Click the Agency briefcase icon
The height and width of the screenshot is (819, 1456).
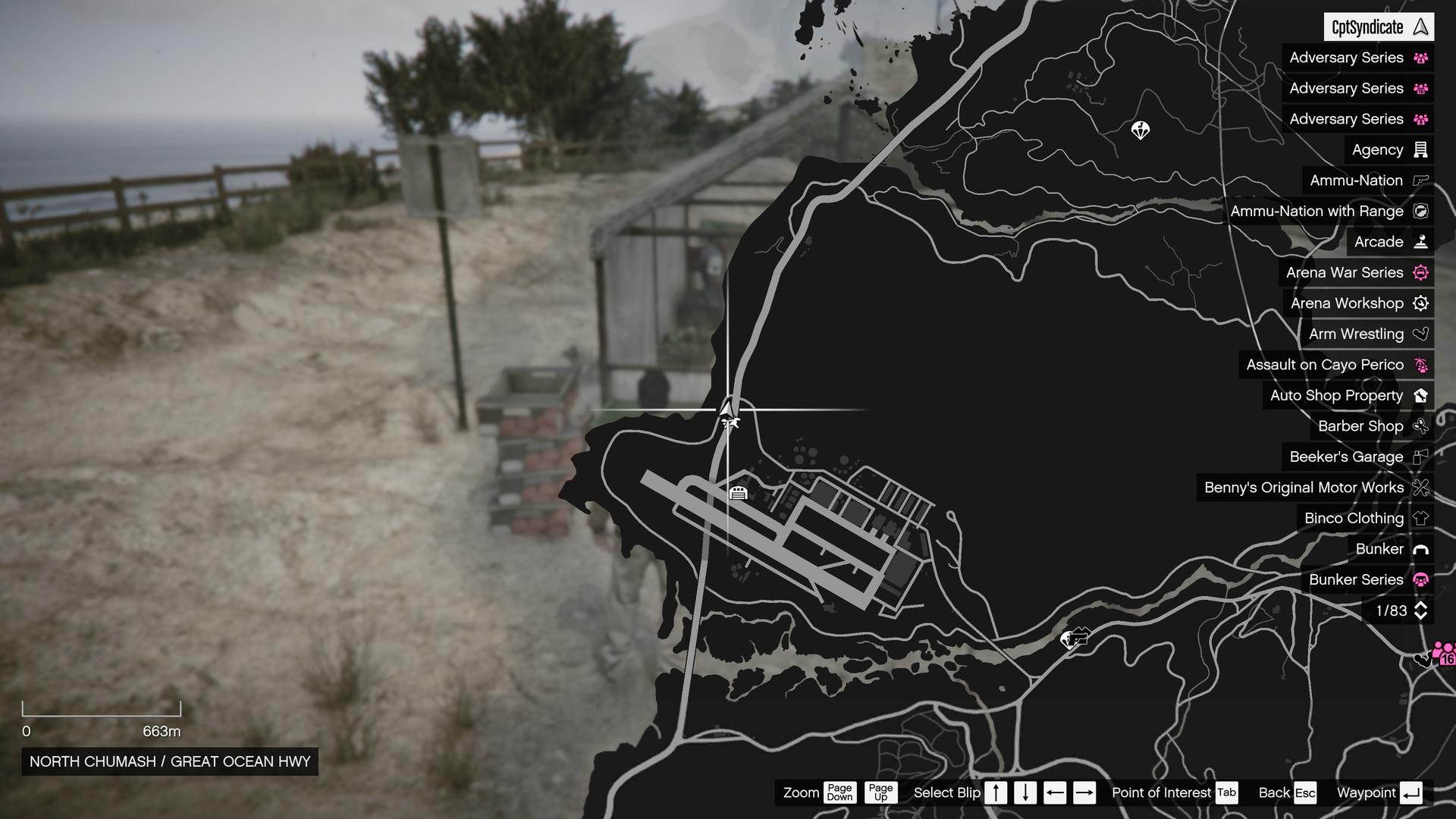click(1421, 149)
